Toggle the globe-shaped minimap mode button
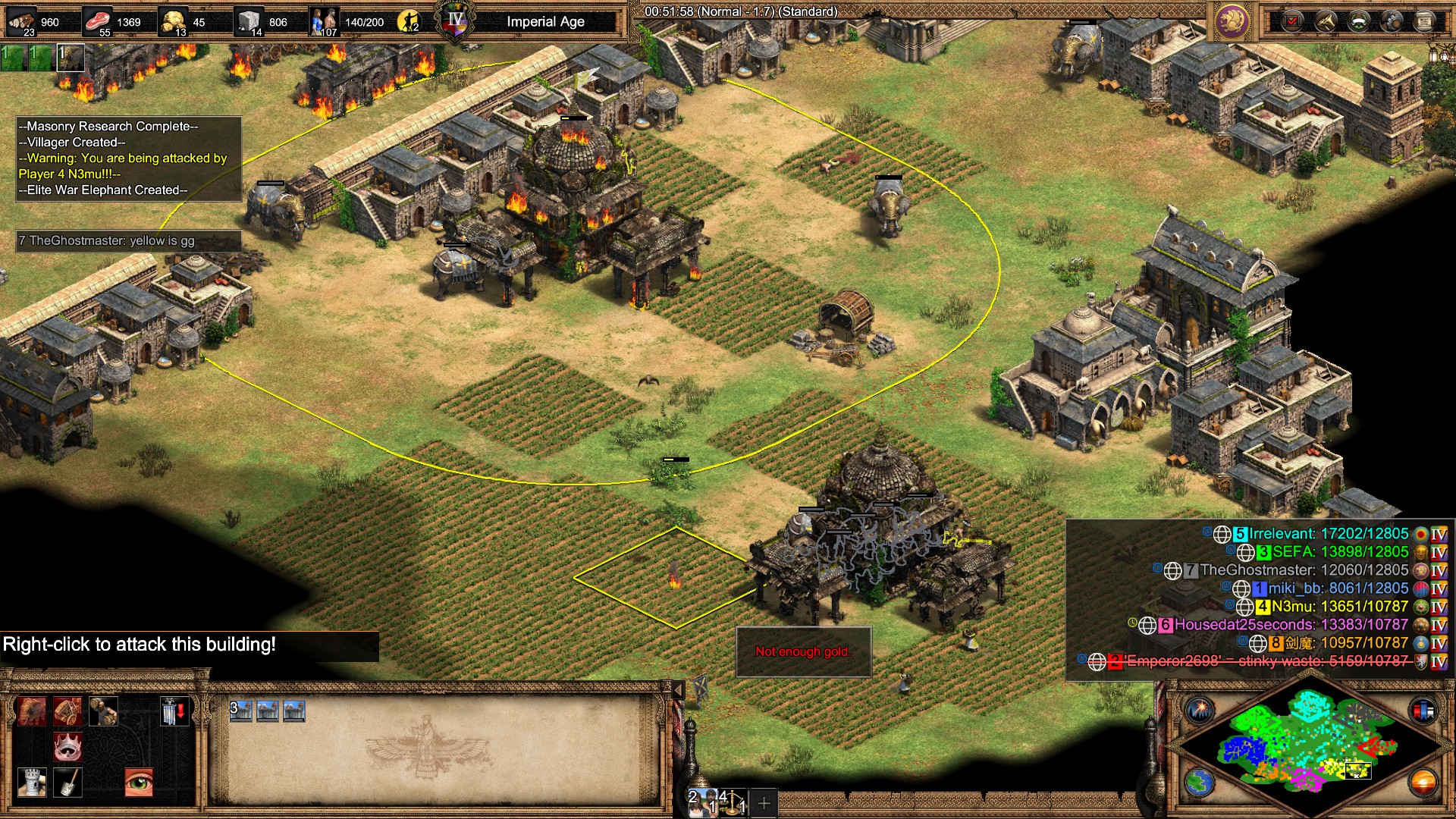 1200,783
